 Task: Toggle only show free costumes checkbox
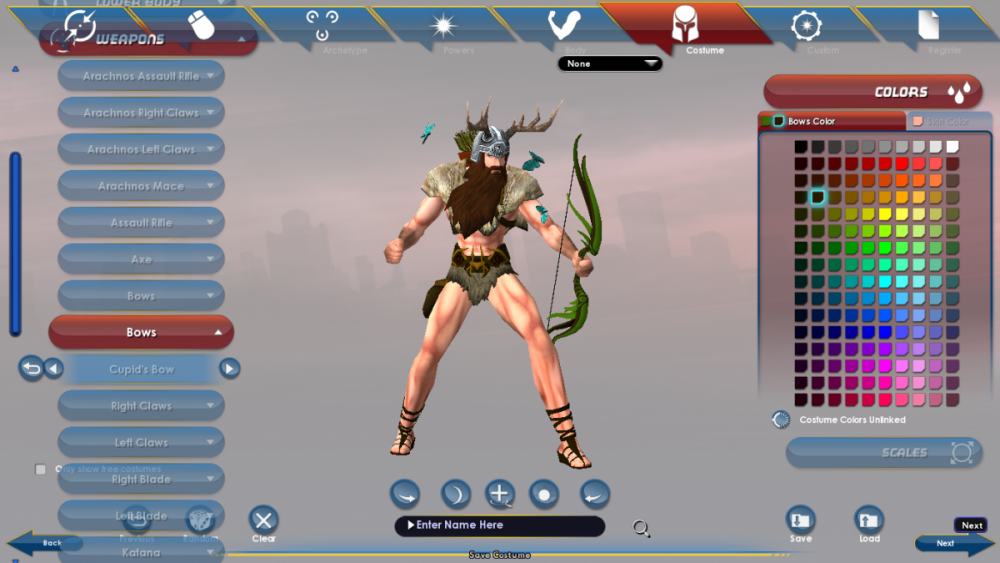click(x=41, y=469)
